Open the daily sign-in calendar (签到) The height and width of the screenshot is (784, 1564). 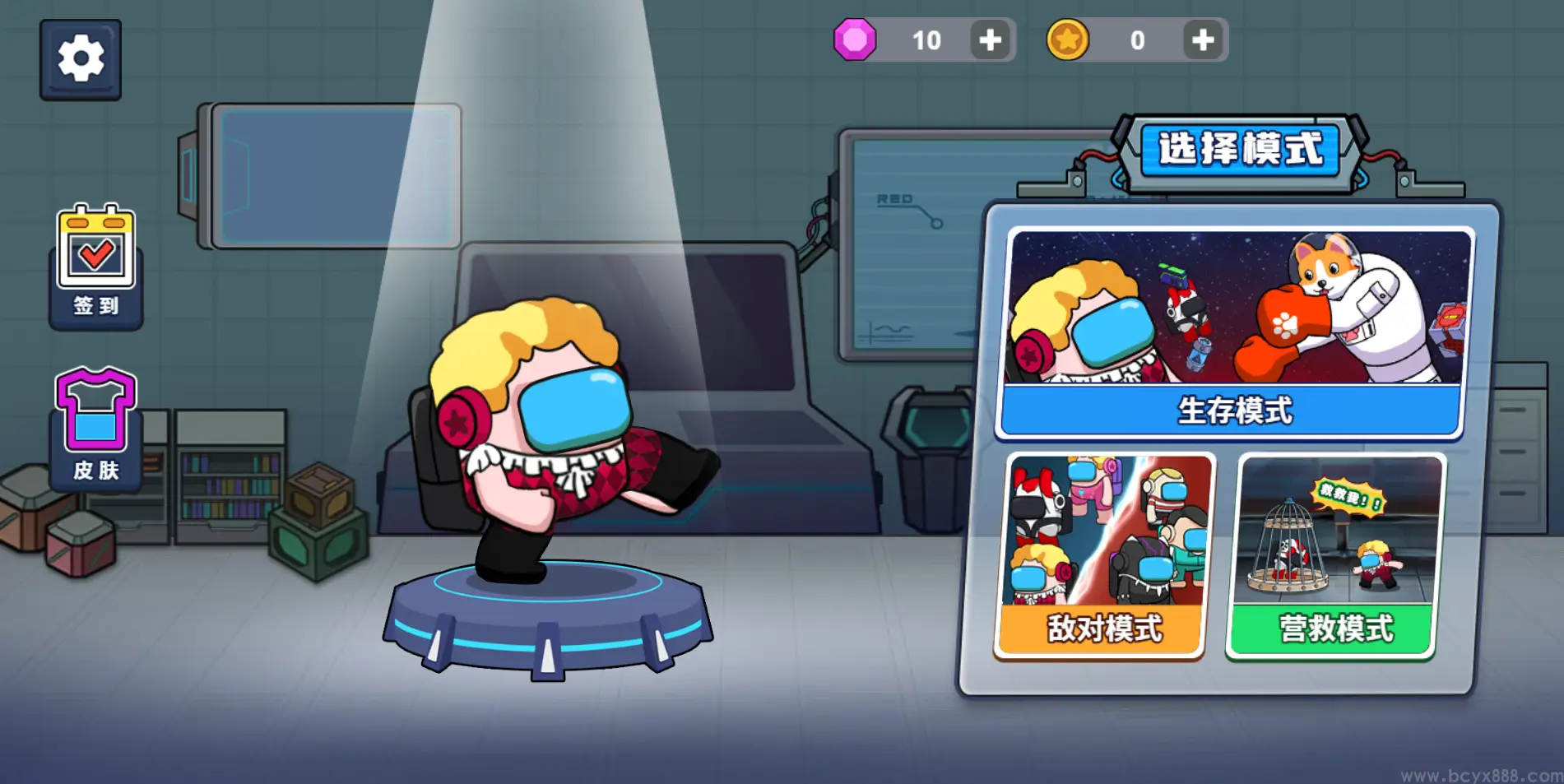click(96, 265)
